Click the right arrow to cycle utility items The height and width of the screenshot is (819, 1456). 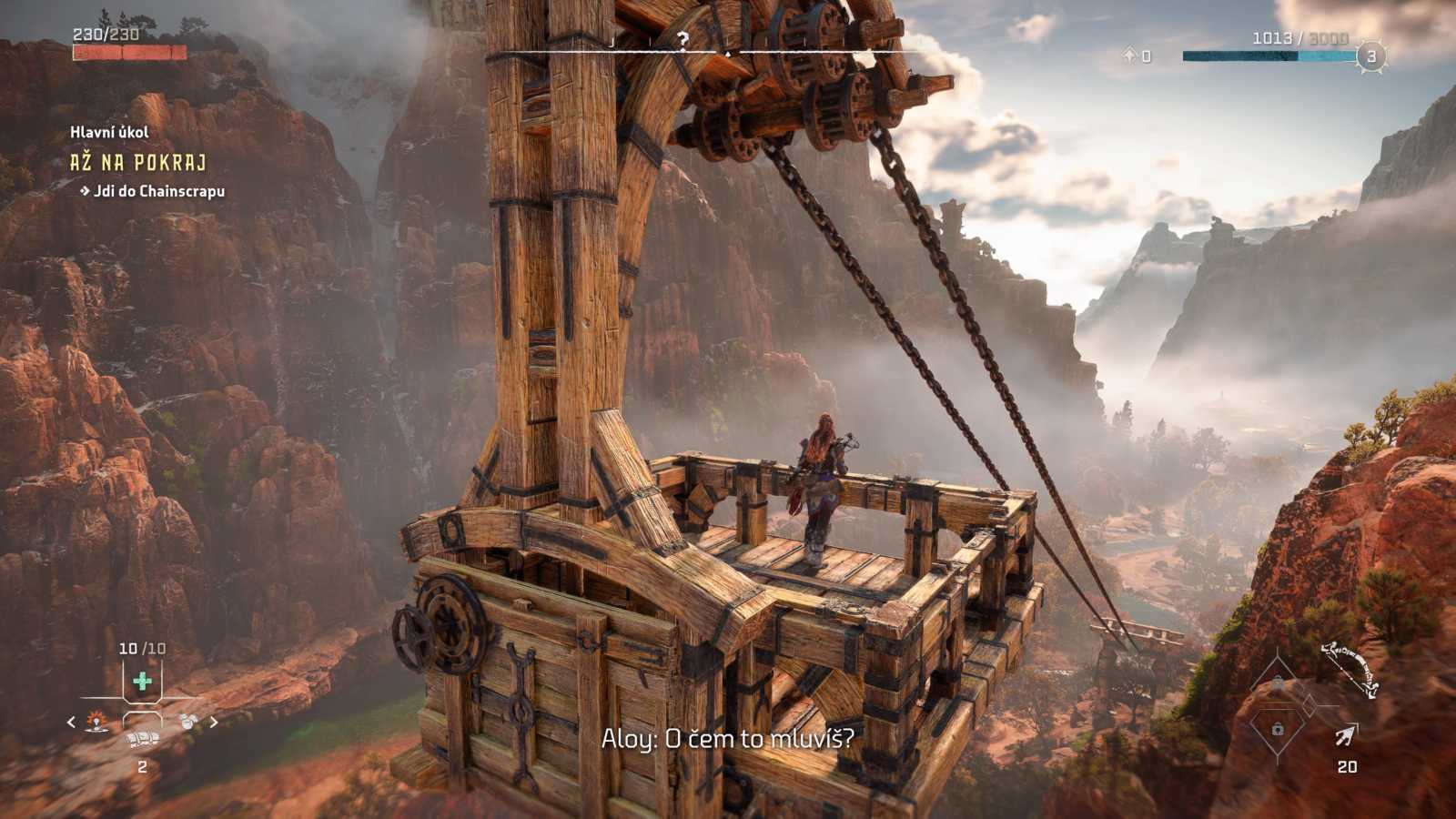213,722
